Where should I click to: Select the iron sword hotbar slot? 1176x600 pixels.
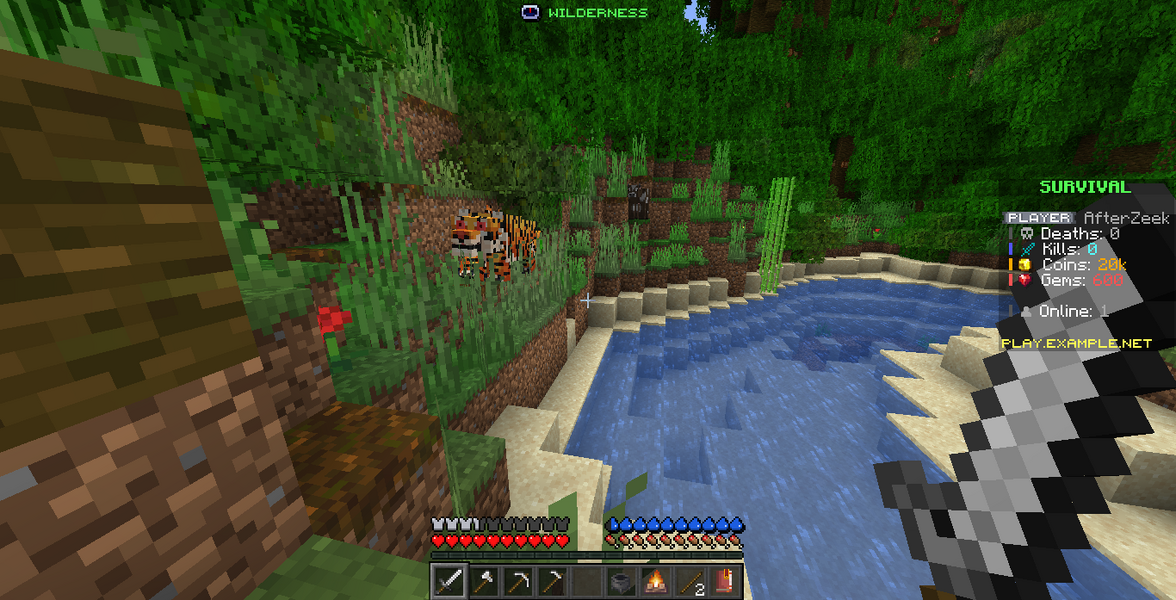coord(450,581)
